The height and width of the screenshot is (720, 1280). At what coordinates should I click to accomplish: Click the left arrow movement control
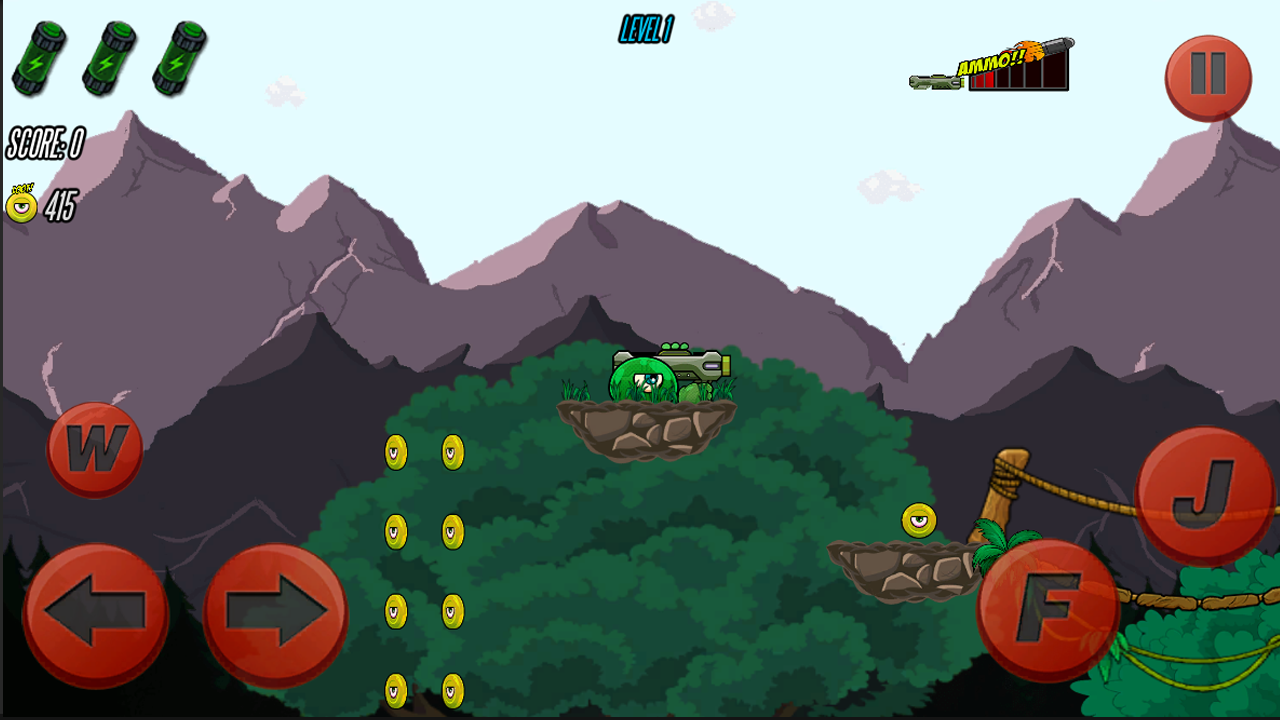point(95,613)
